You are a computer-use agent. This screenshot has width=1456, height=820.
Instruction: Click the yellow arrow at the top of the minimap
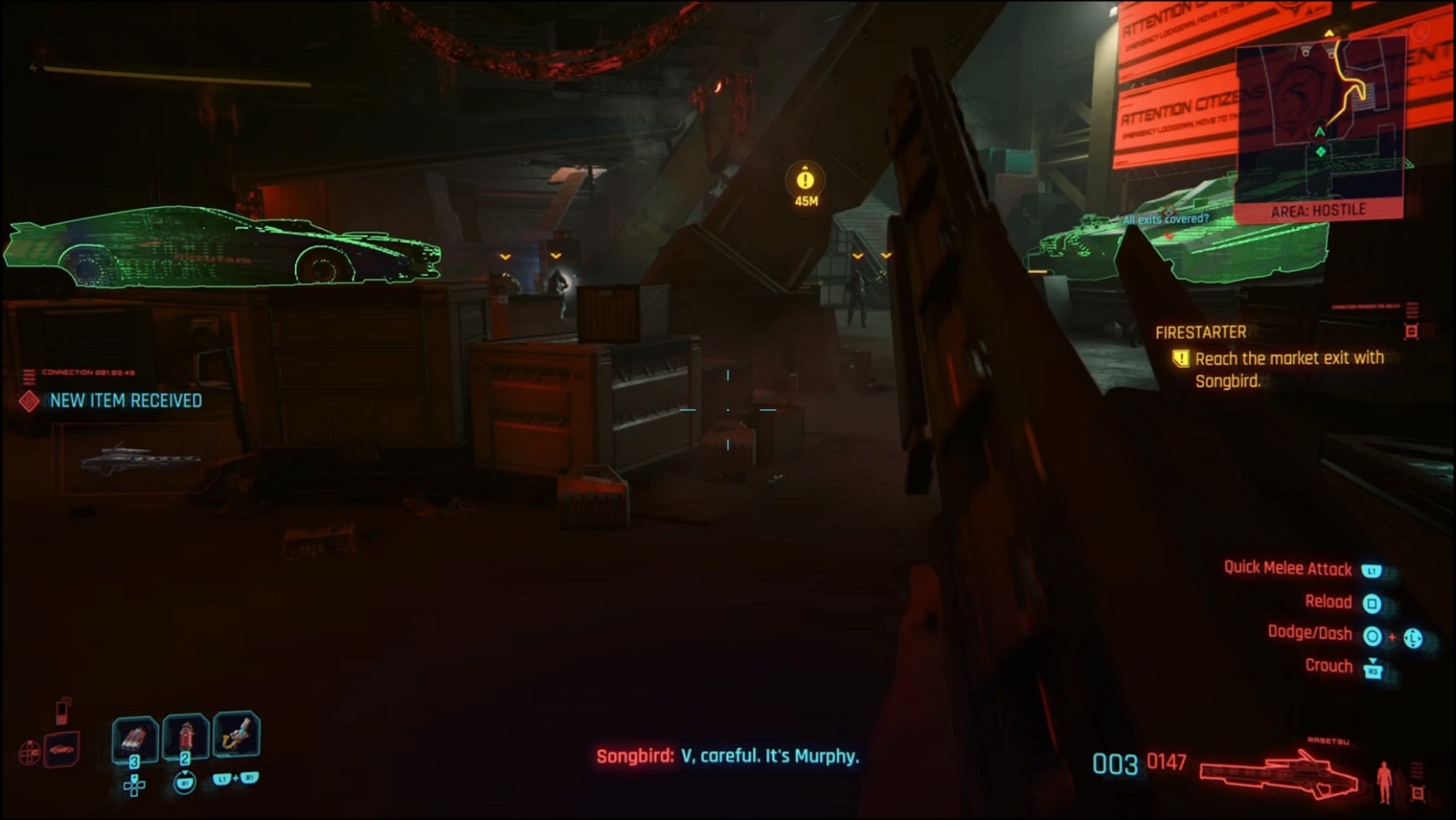1328,34
